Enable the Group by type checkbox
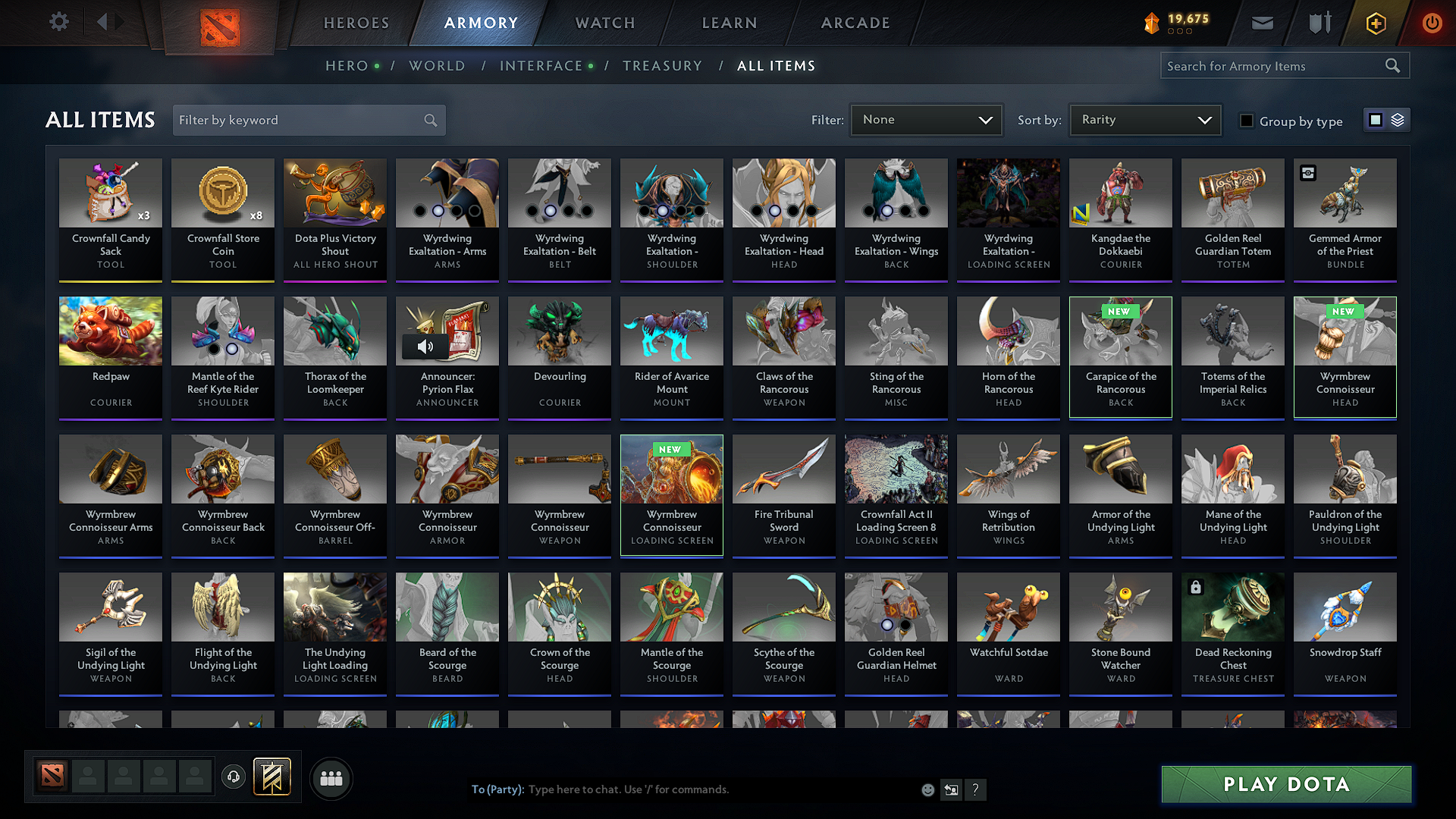 pyautogui.click(x=1247, y=120)
